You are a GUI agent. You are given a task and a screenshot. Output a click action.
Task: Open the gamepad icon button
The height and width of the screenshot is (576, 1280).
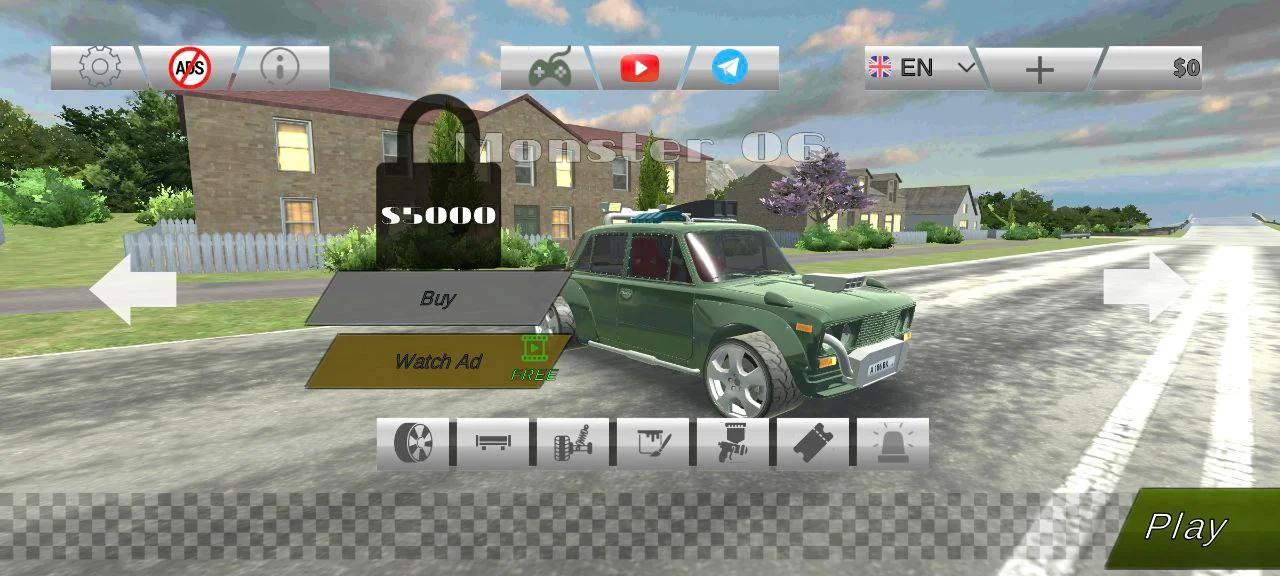(549, 68)
